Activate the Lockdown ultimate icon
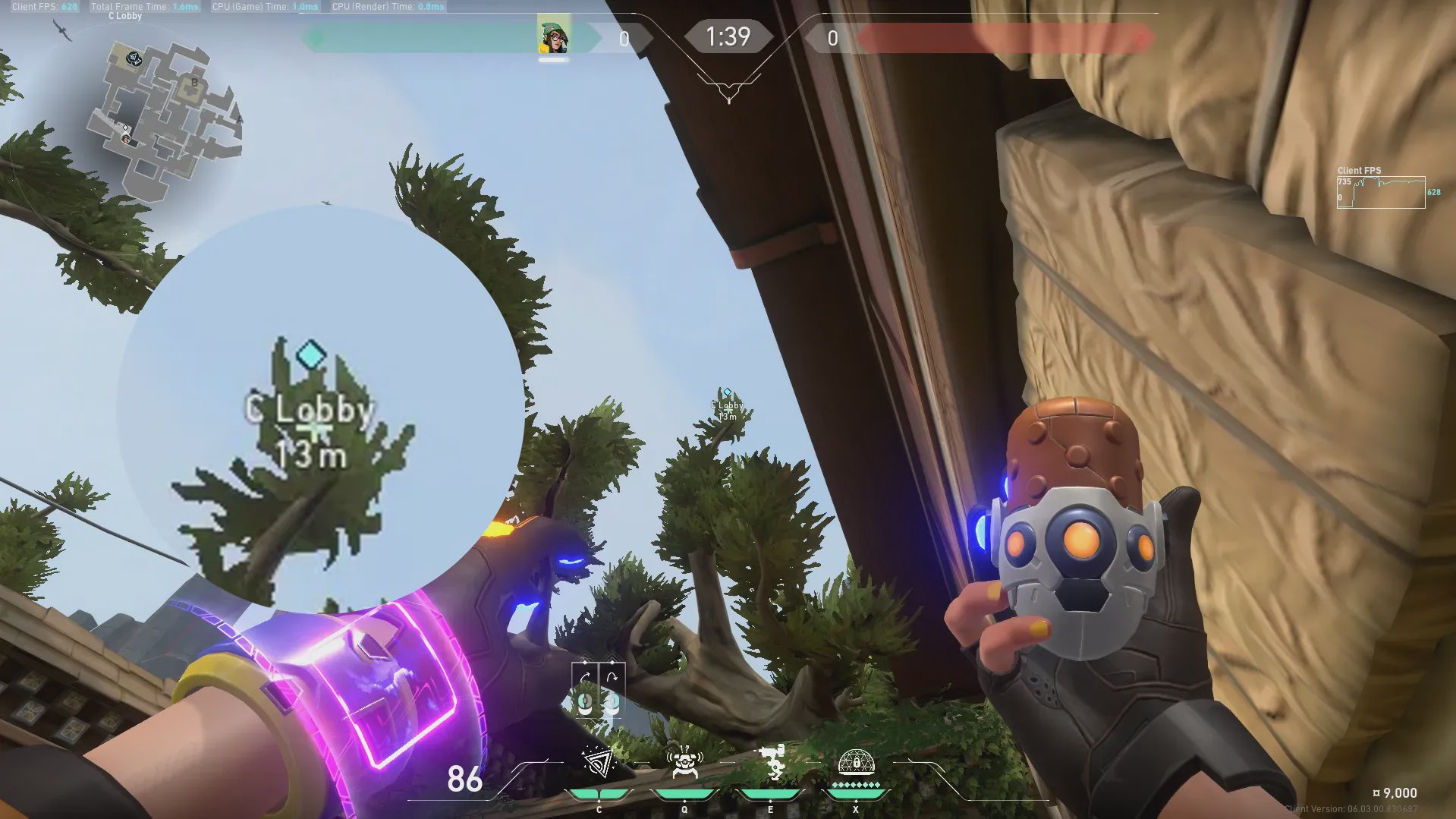 pyautogui.click(x=856, y=763)
